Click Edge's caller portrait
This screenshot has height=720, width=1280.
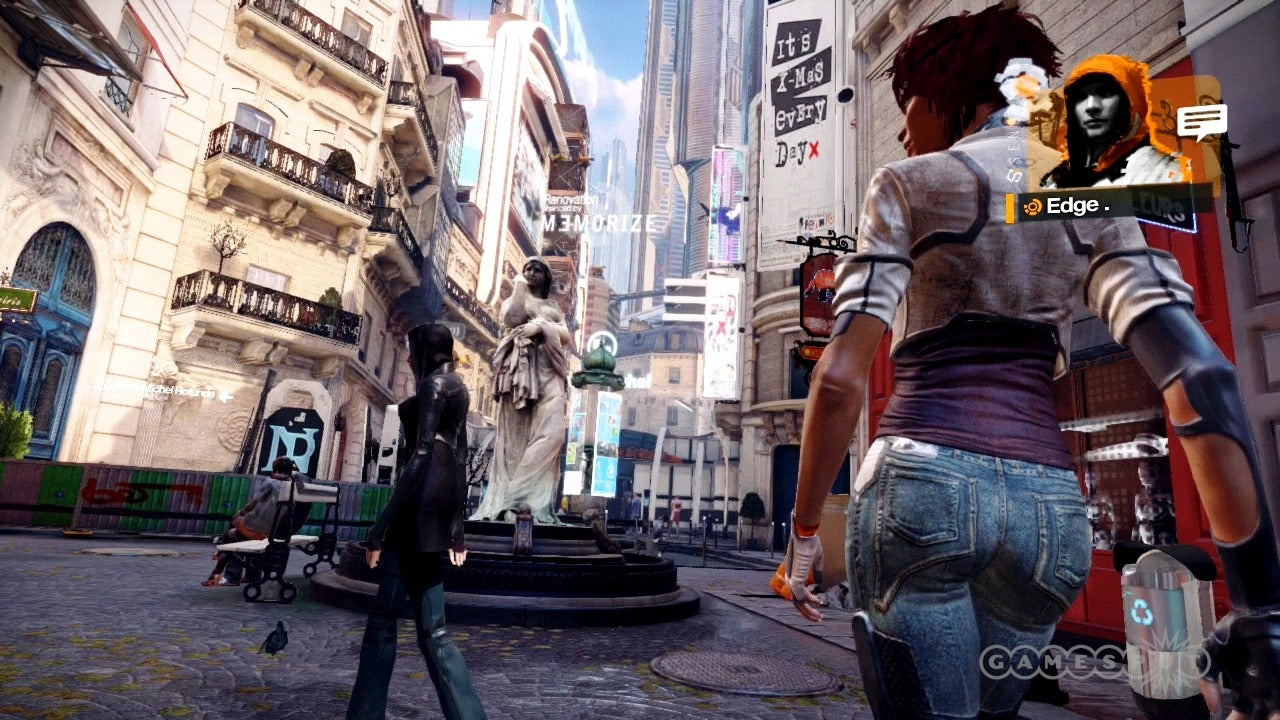click(1109, 125)
